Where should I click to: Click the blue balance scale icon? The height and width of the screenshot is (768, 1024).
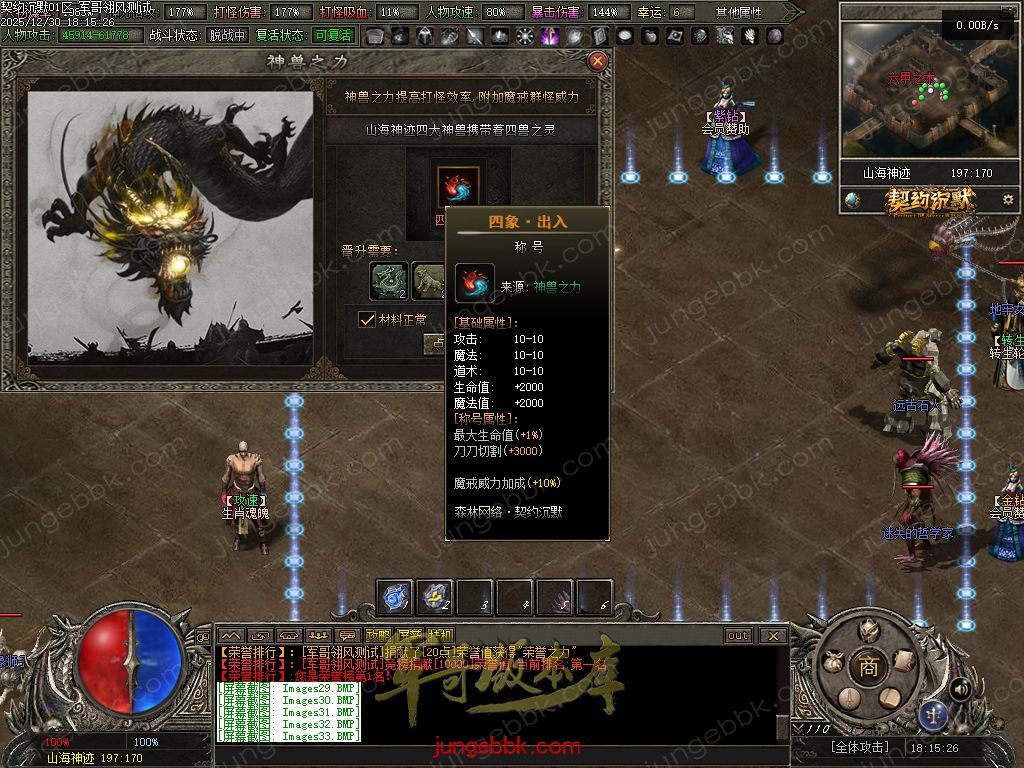[934, 713]
